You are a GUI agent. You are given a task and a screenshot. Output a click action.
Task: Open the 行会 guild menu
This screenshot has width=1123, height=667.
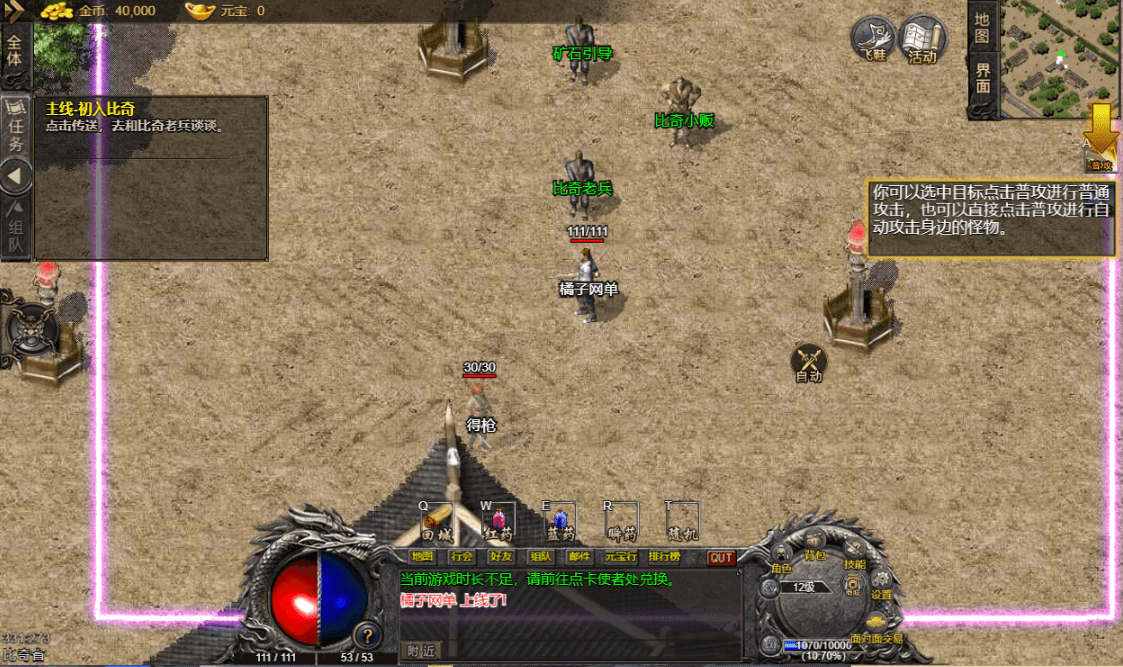(462, 557)
